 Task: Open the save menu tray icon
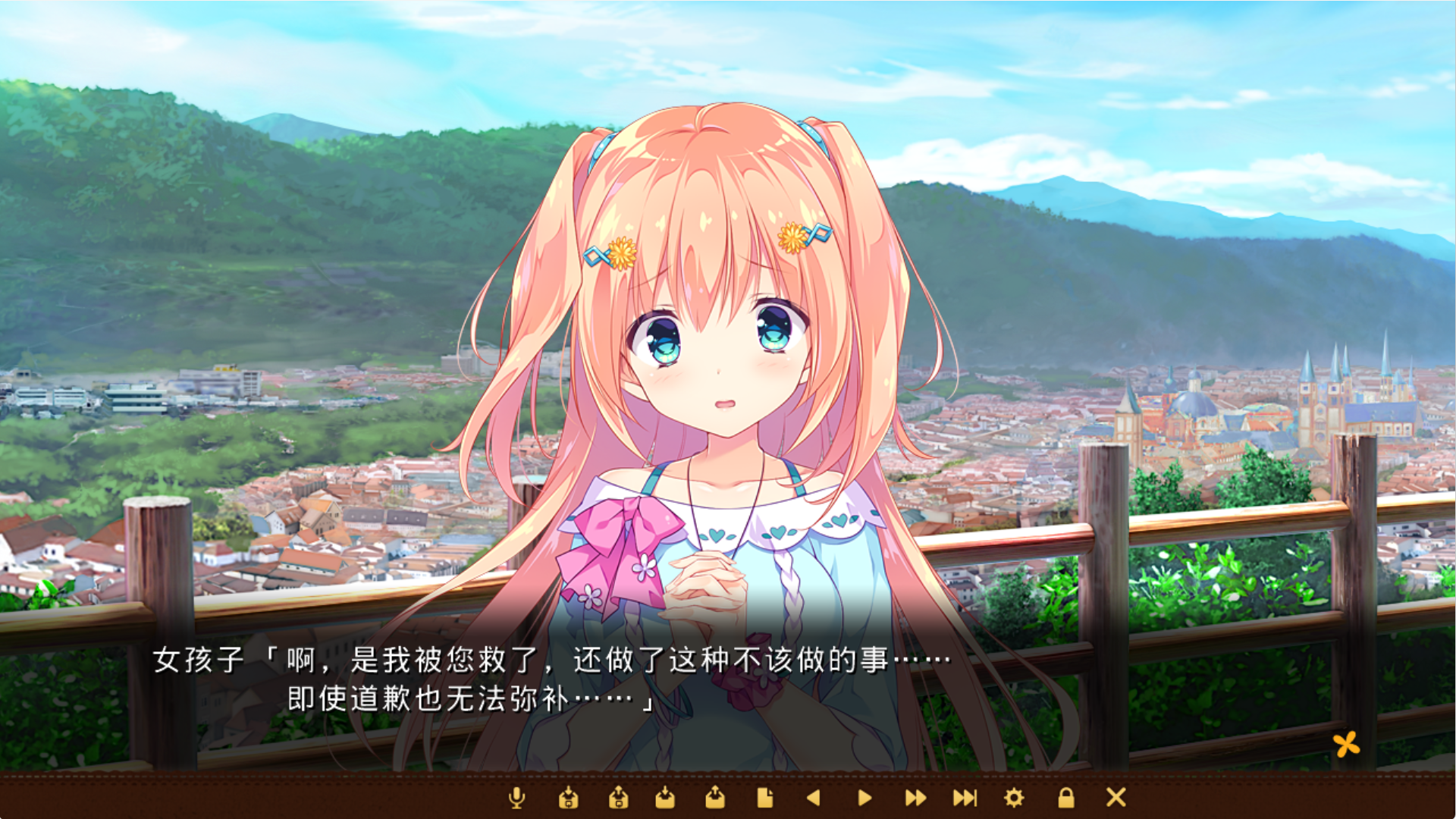pos(665,798)
